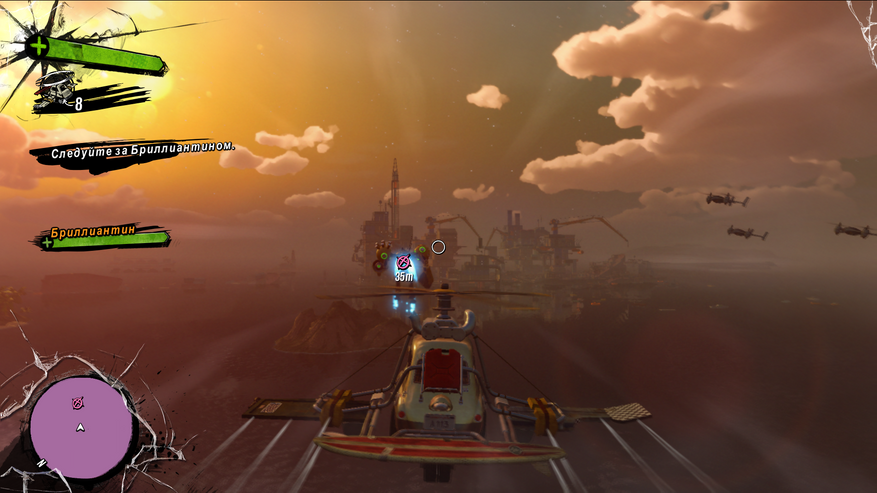The image size is (877, 493).
Task: Select the target marker on the minimap
Action: [x=78, y=403]
